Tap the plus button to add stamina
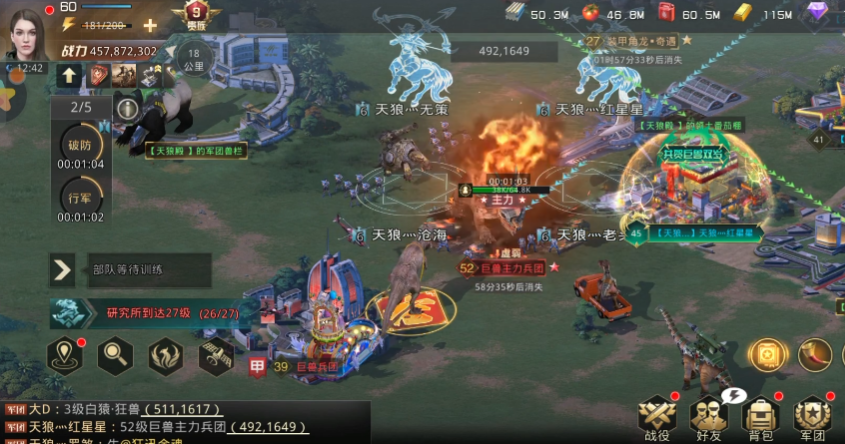This screenshot has height=444, width=845. point(150,25)
